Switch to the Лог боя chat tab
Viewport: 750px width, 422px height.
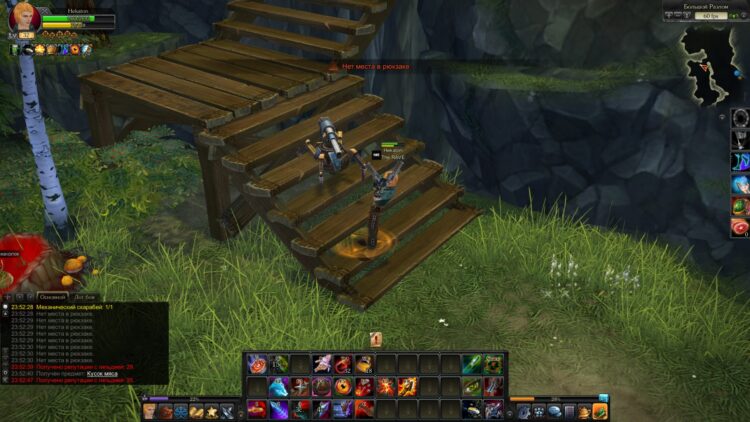[86, 297]
